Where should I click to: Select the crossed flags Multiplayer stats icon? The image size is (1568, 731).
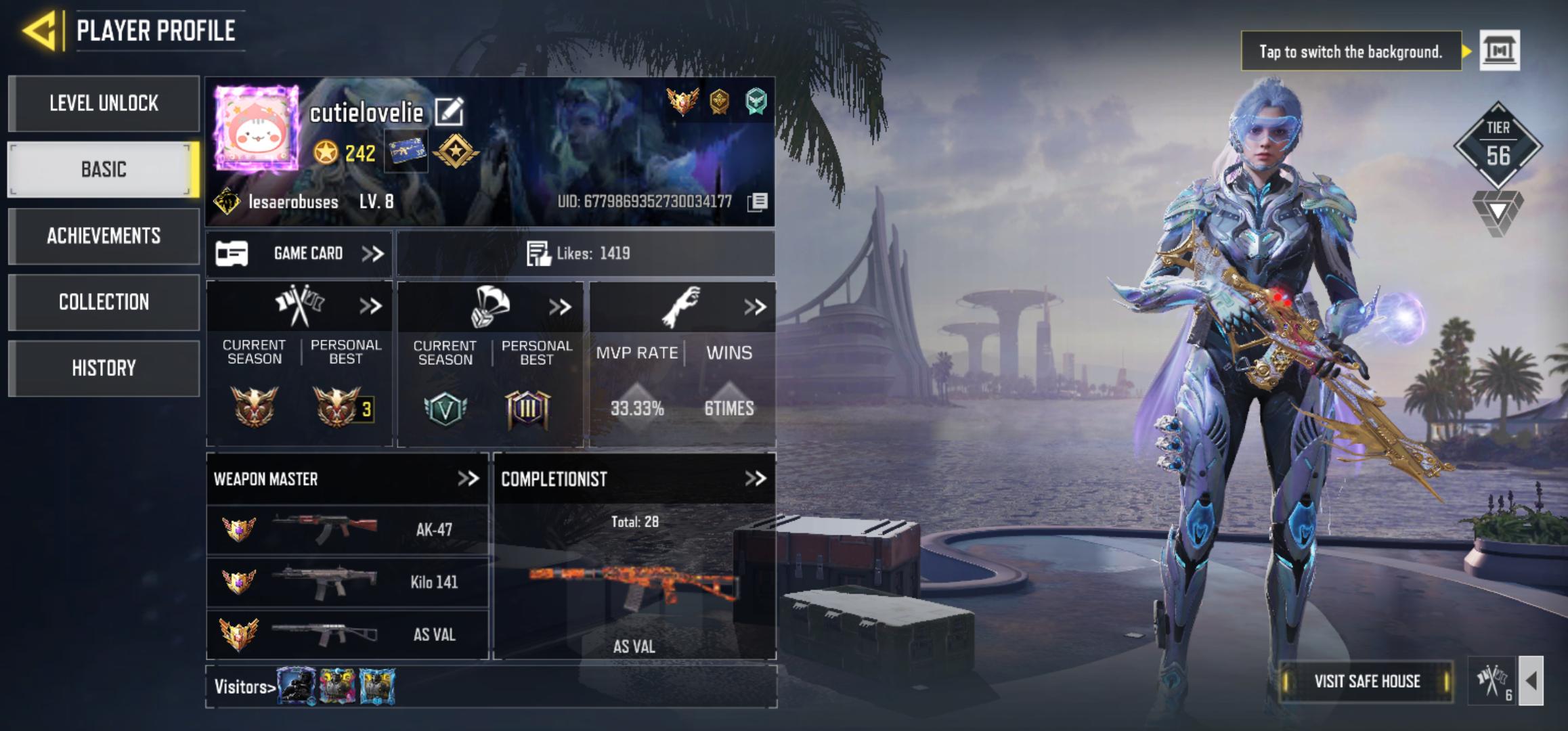tap(299, 305)
